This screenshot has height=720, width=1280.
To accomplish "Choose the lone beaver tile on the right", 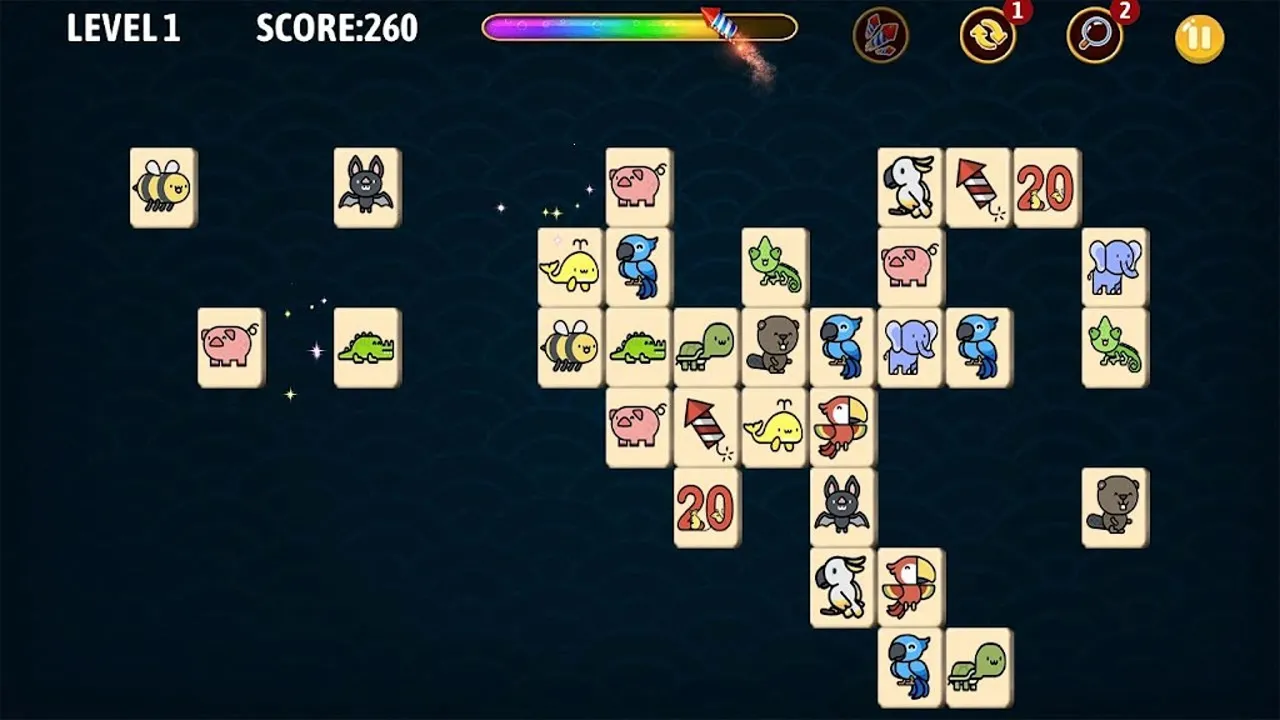I will point(1115,507).
